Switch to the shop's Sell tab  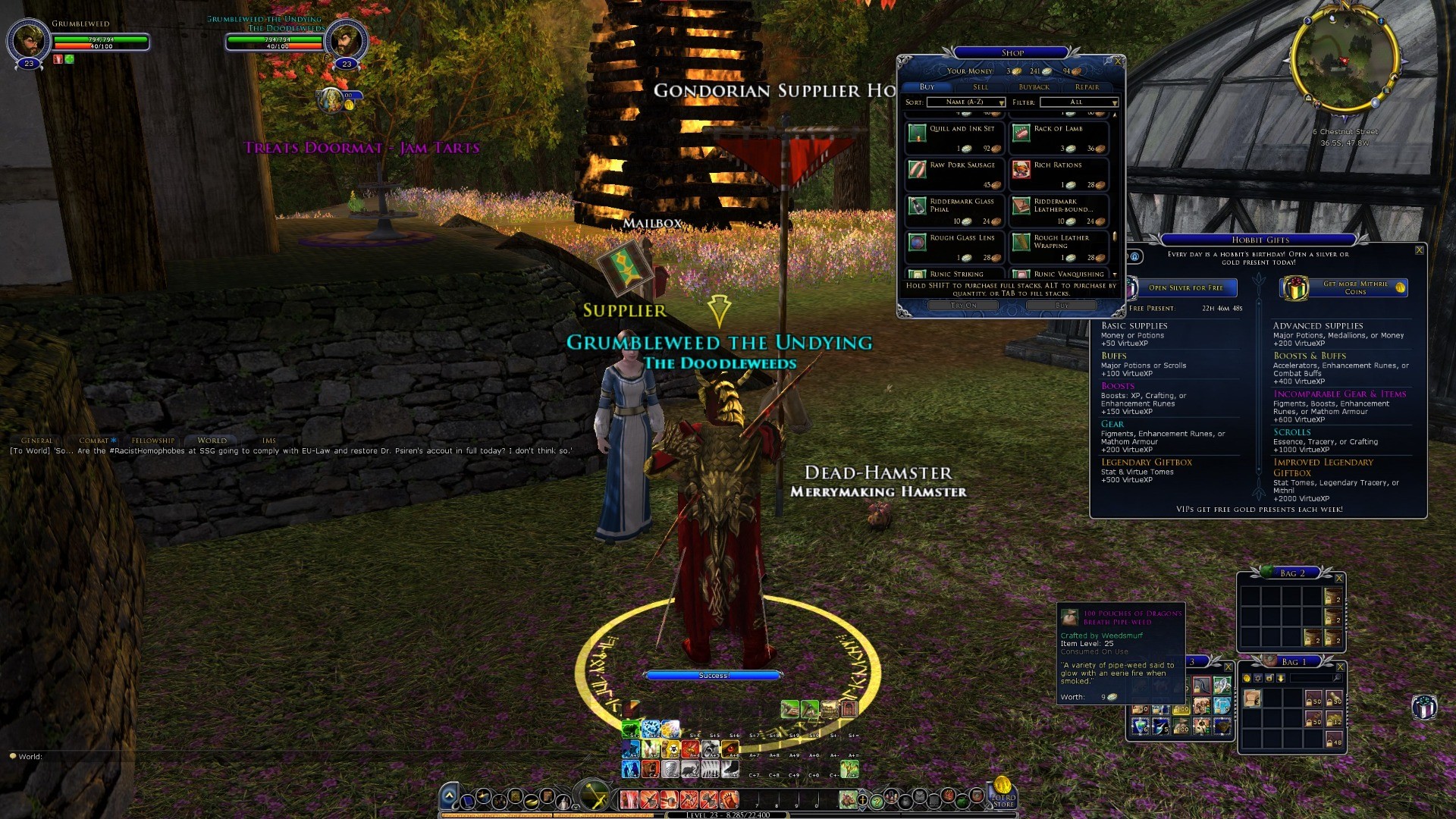980,87
